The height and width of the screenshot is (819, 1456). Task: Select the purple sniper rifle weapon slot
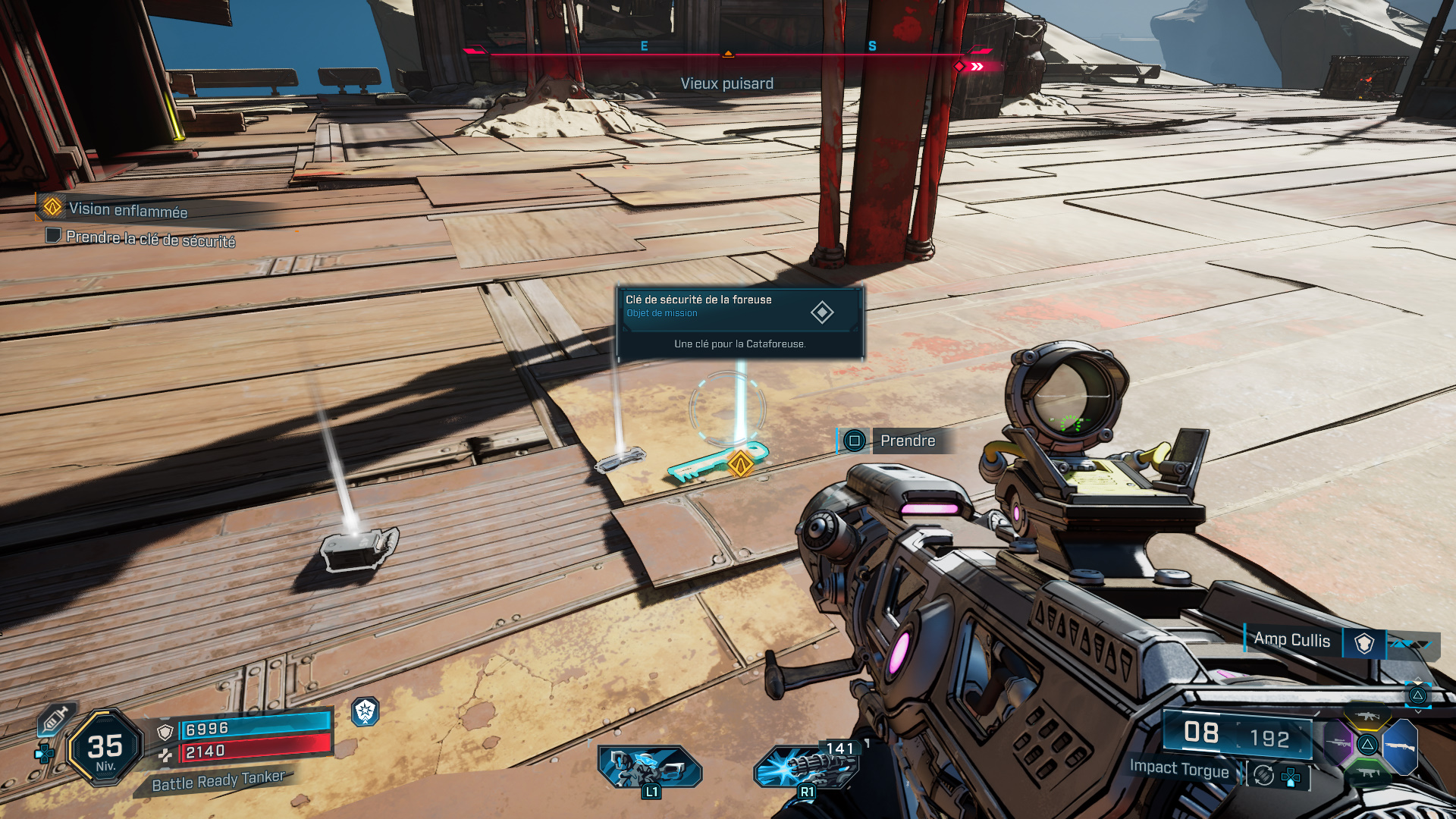[1338, 745]
